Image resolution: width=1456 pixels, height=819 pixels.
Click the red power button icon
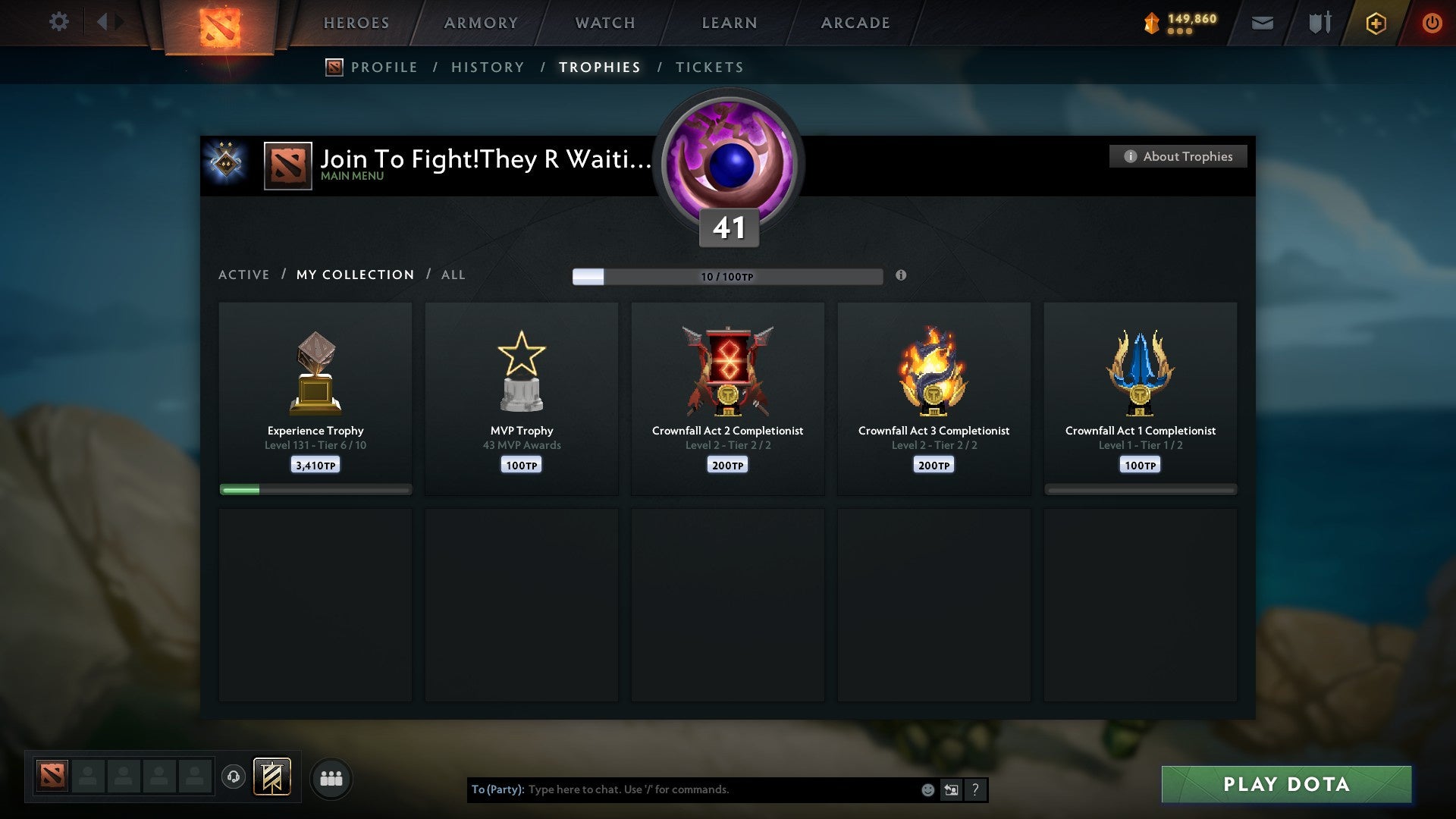pyautogui.click(x=1432, y=23)
